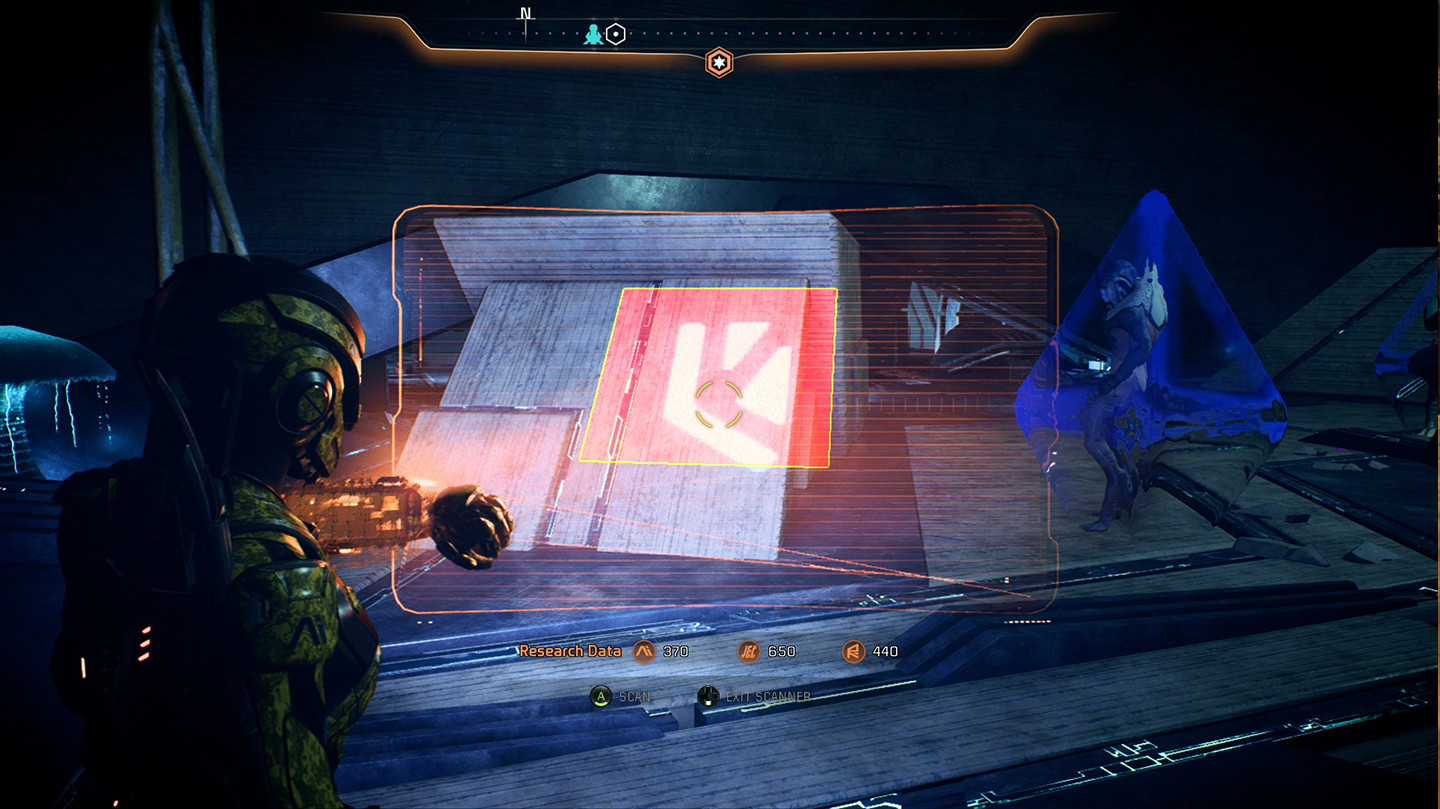Image resolution: width=1440 pixels, height=809 pixels.
Task: Click the orange Remnant hexagon below the compass
Action: (x=719, y=63)
